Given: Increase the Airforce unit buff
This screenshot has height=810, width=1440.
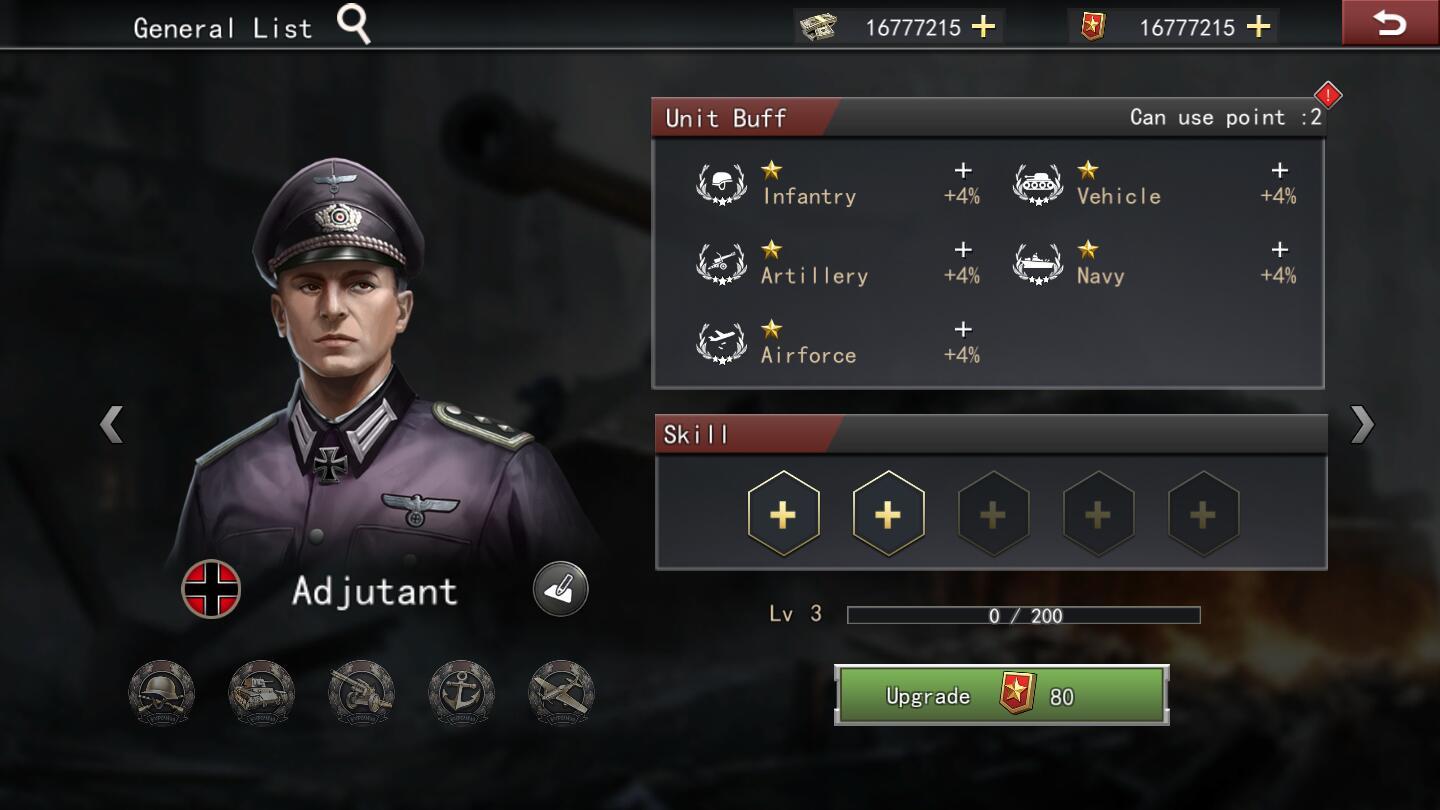Looking at the screenshot, I should point(962,329).
